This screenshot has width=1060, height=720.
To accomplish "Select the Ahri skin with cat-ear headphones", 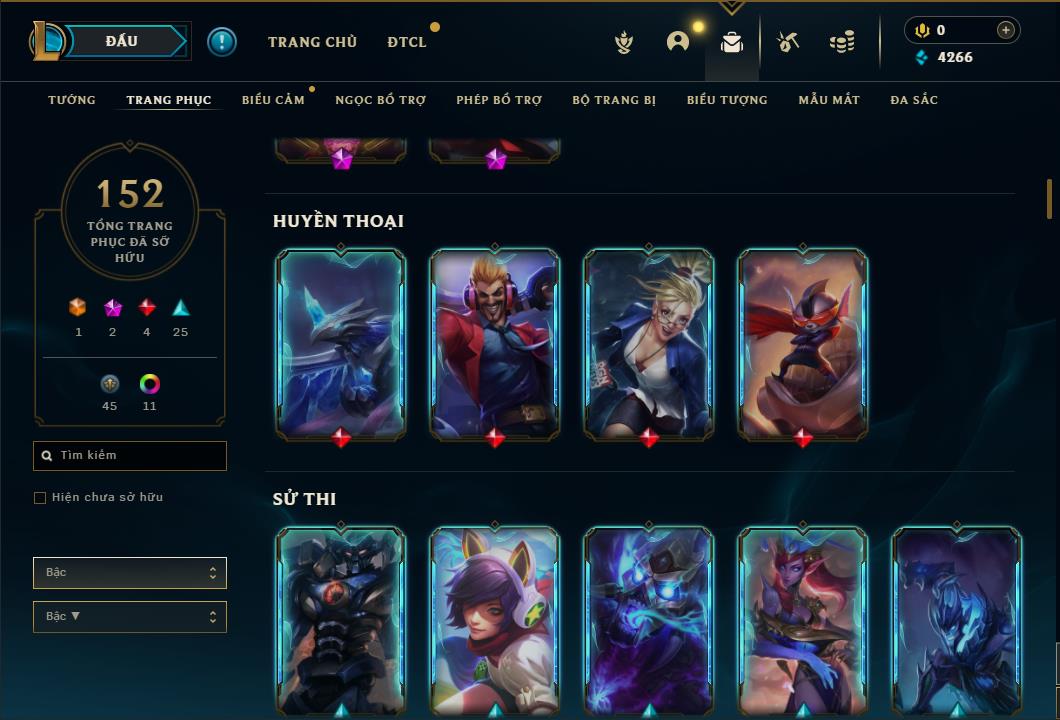I will 495,620.
